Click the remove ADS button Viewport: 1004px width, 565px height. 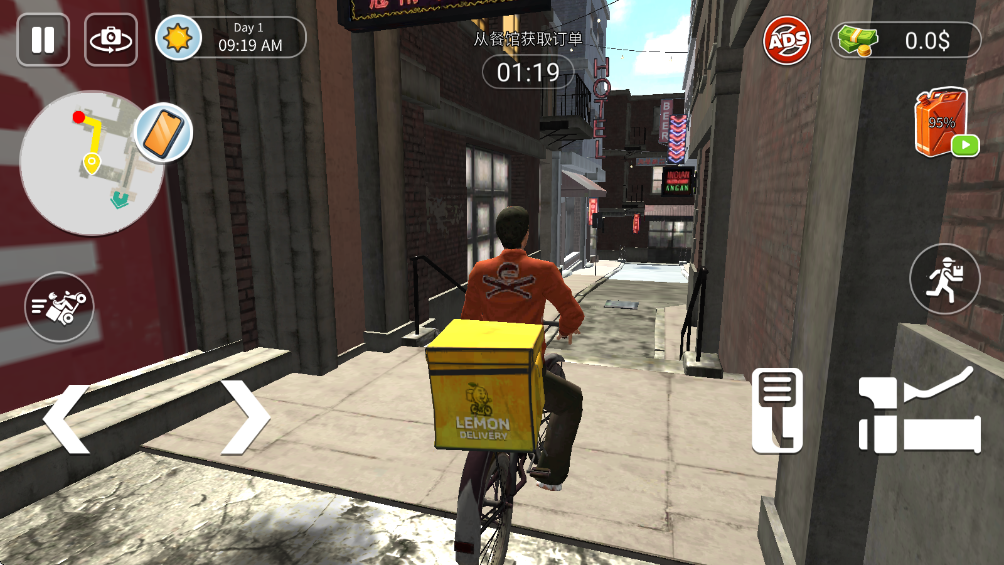[787, 41]
